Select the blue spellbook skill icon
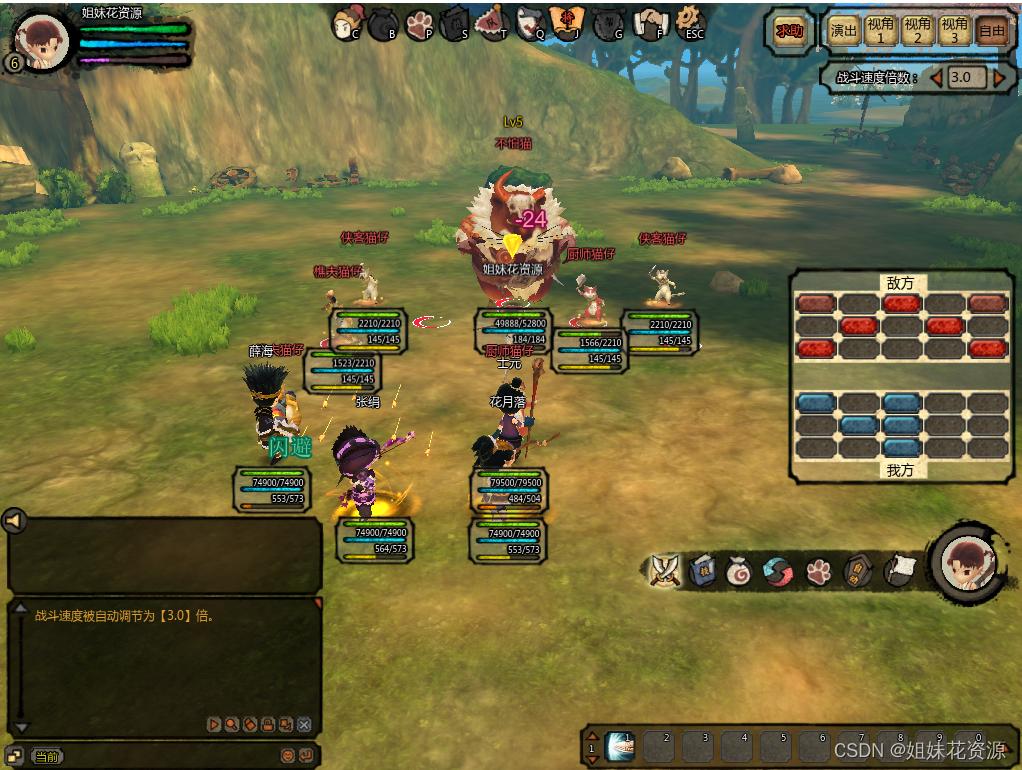Screen dimensions: 1022x770 (702, 571)
